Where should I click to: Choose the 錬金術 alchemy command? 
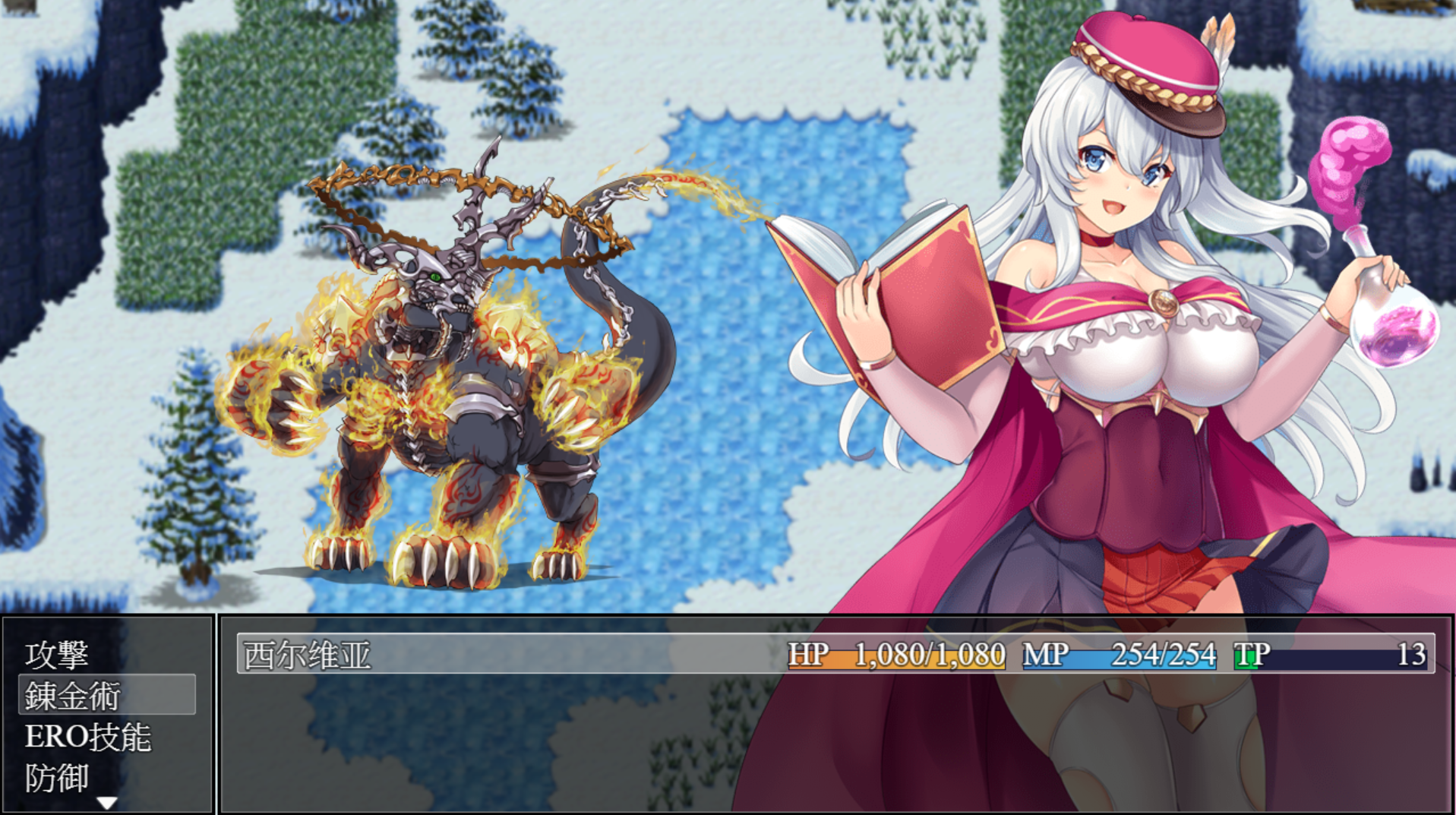point(74,696)
